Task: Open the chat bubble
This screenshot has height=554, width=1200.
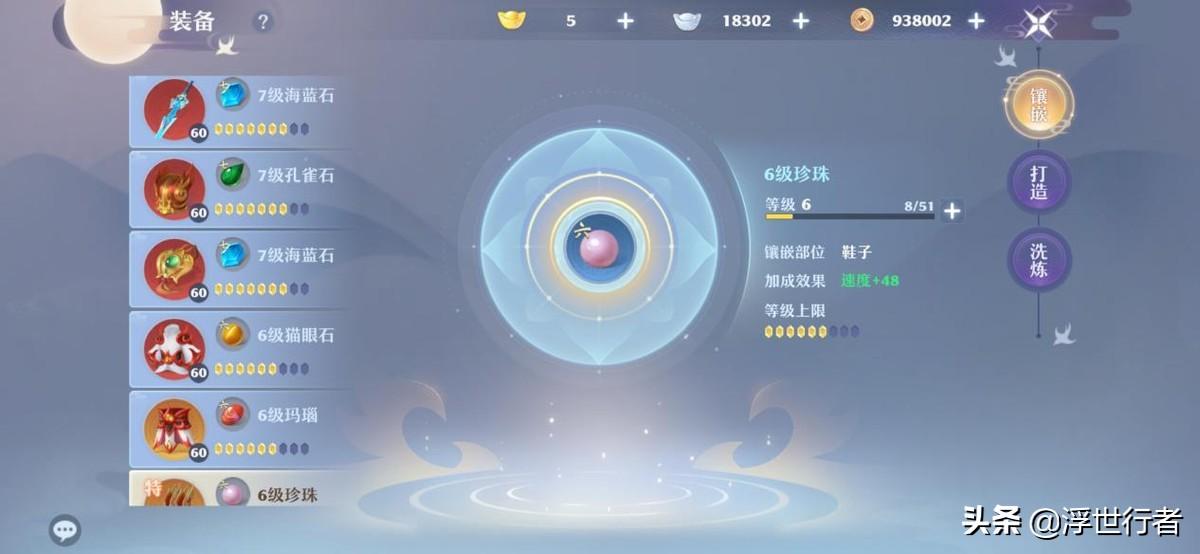Action: point(65,530)
